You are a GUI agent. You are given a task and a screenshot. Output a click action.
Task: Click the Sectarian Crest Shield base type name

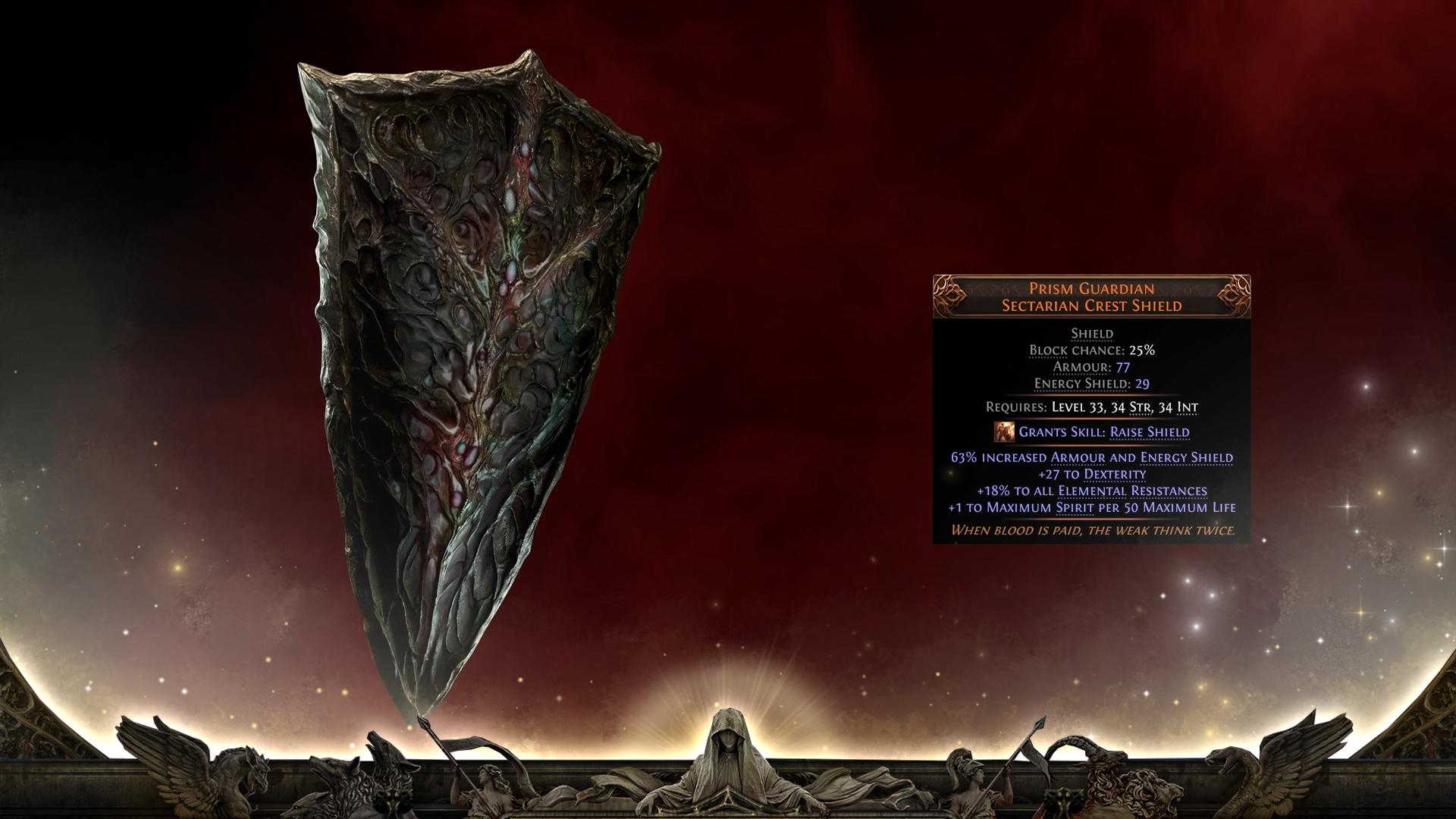pyautogui.click(x=1092, y=304)
